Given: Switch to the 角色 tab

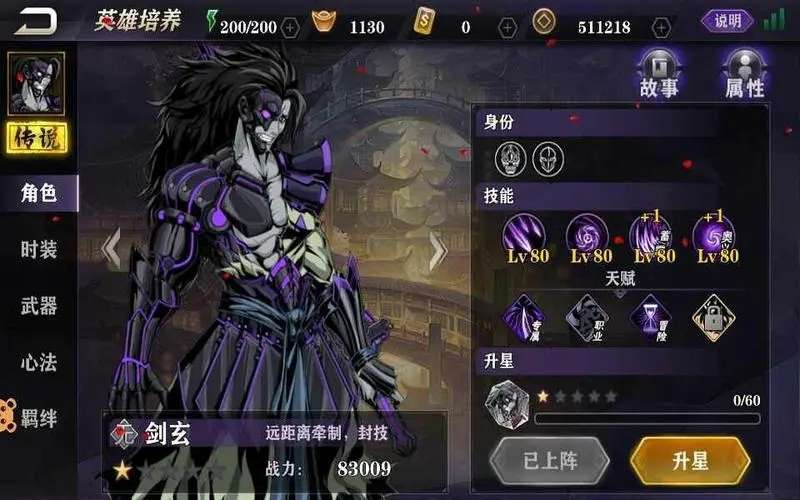Looking at the screenshot, I should click(x=39, y=193).
